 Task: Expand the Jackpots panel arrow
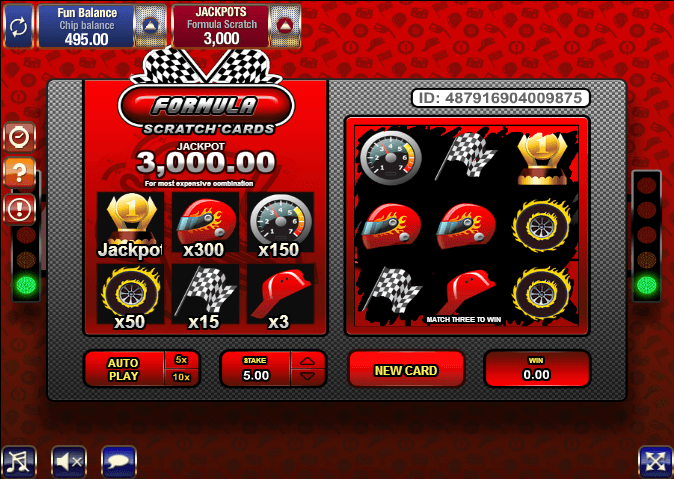click(x=284, y=24)
